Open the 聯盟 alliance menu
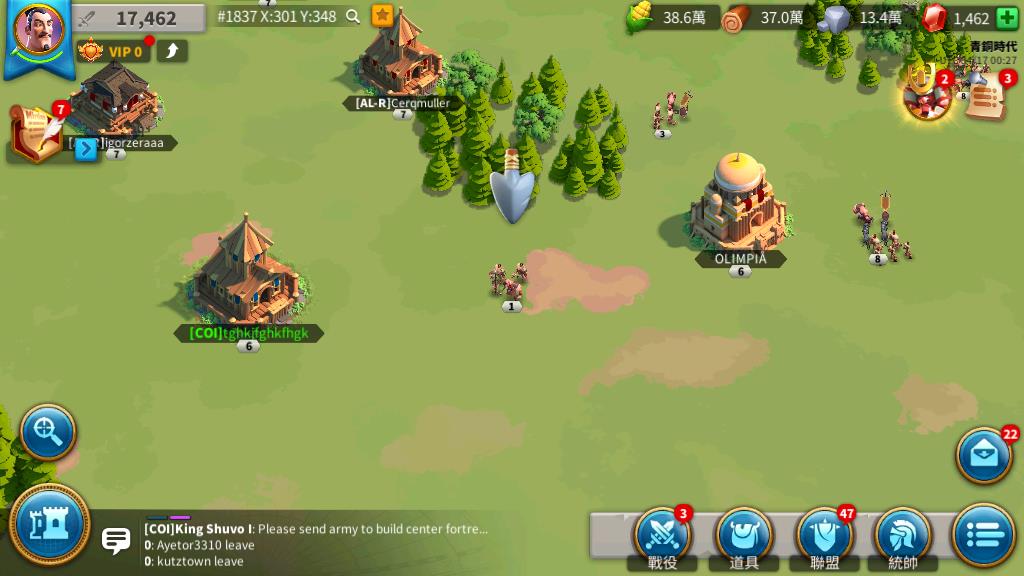1024x576 pixels. 825,536
